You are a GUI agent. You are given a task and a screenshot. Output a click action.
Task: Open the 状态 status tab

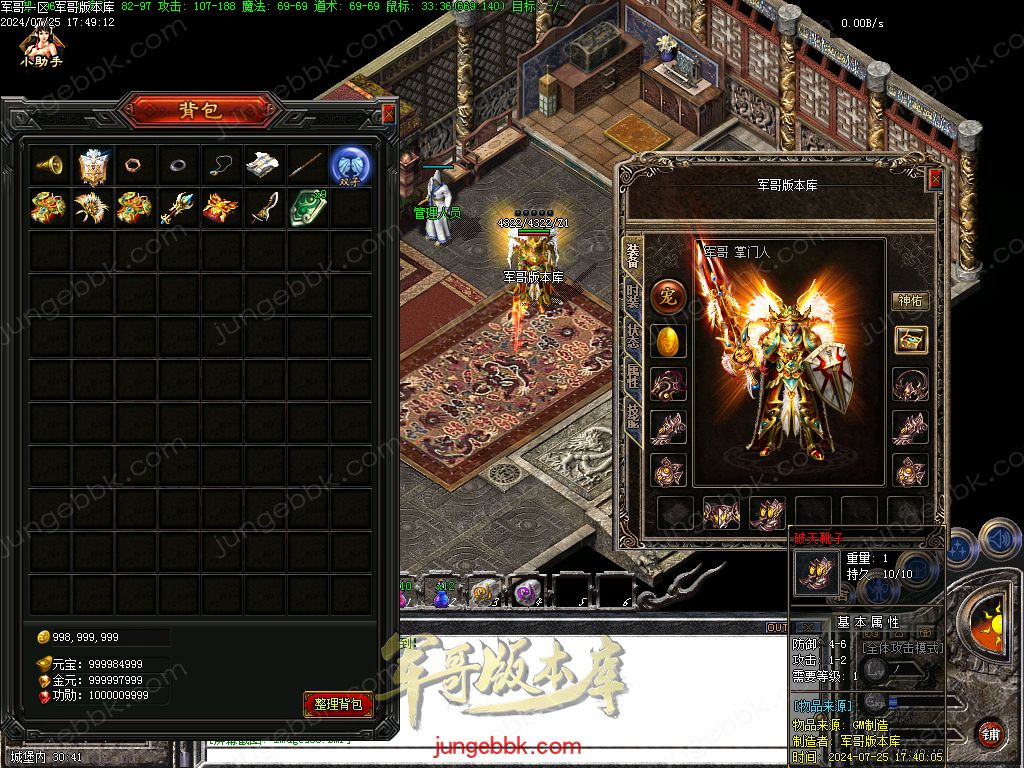click(x=632, y=337)
